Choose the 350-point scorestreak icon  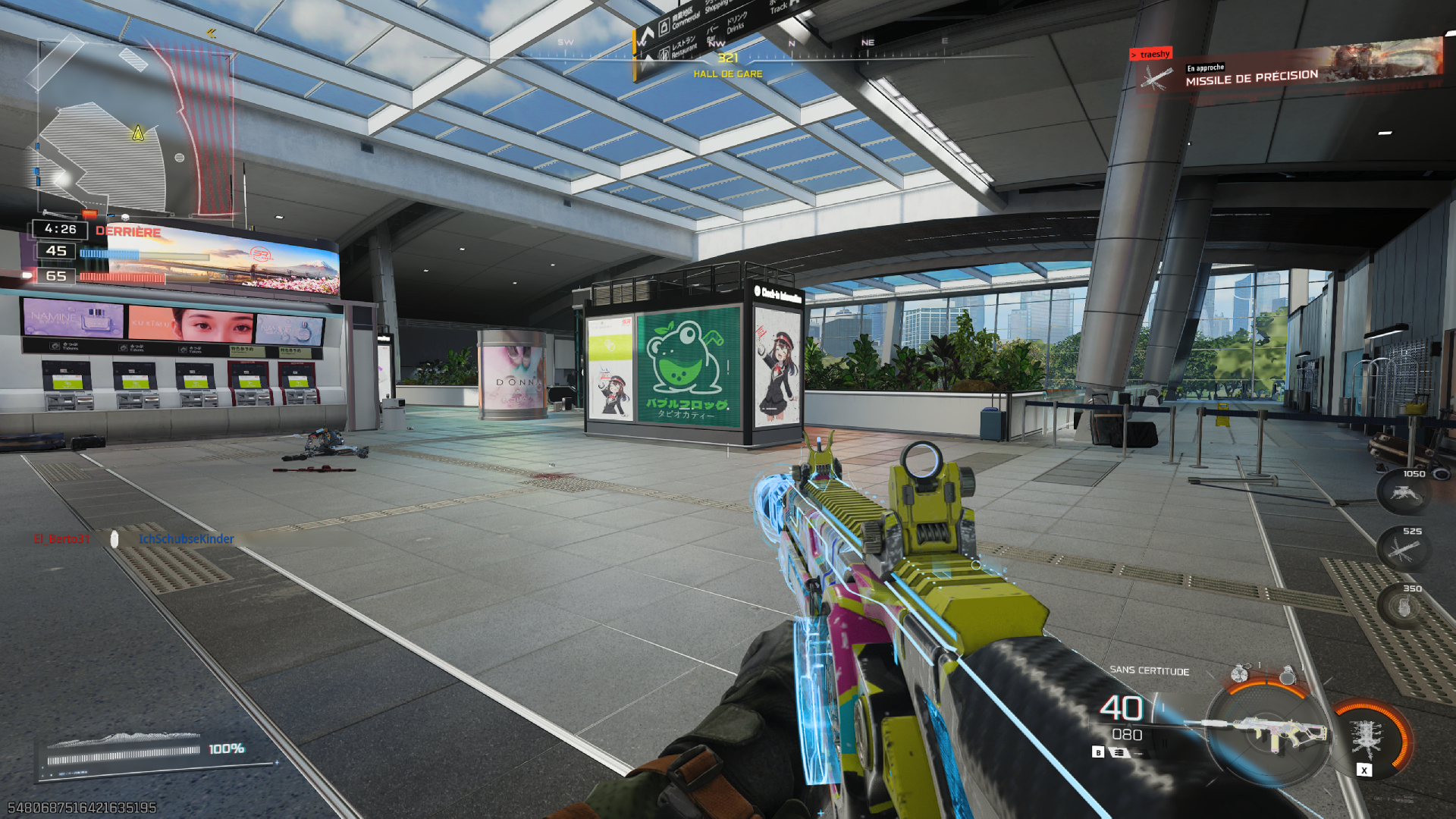coord(1403,607)
